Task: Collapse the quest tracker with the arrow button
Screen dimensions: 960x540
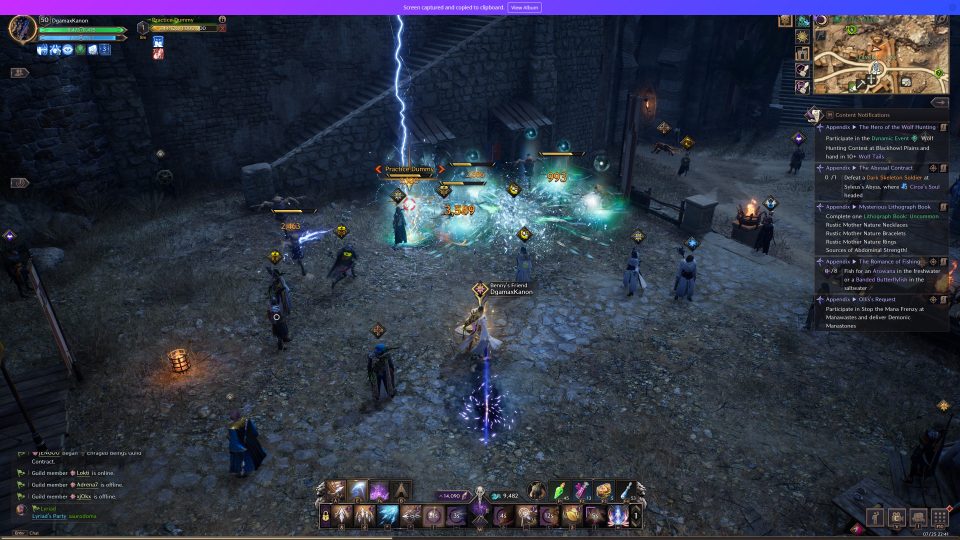Action: [939, 102]
